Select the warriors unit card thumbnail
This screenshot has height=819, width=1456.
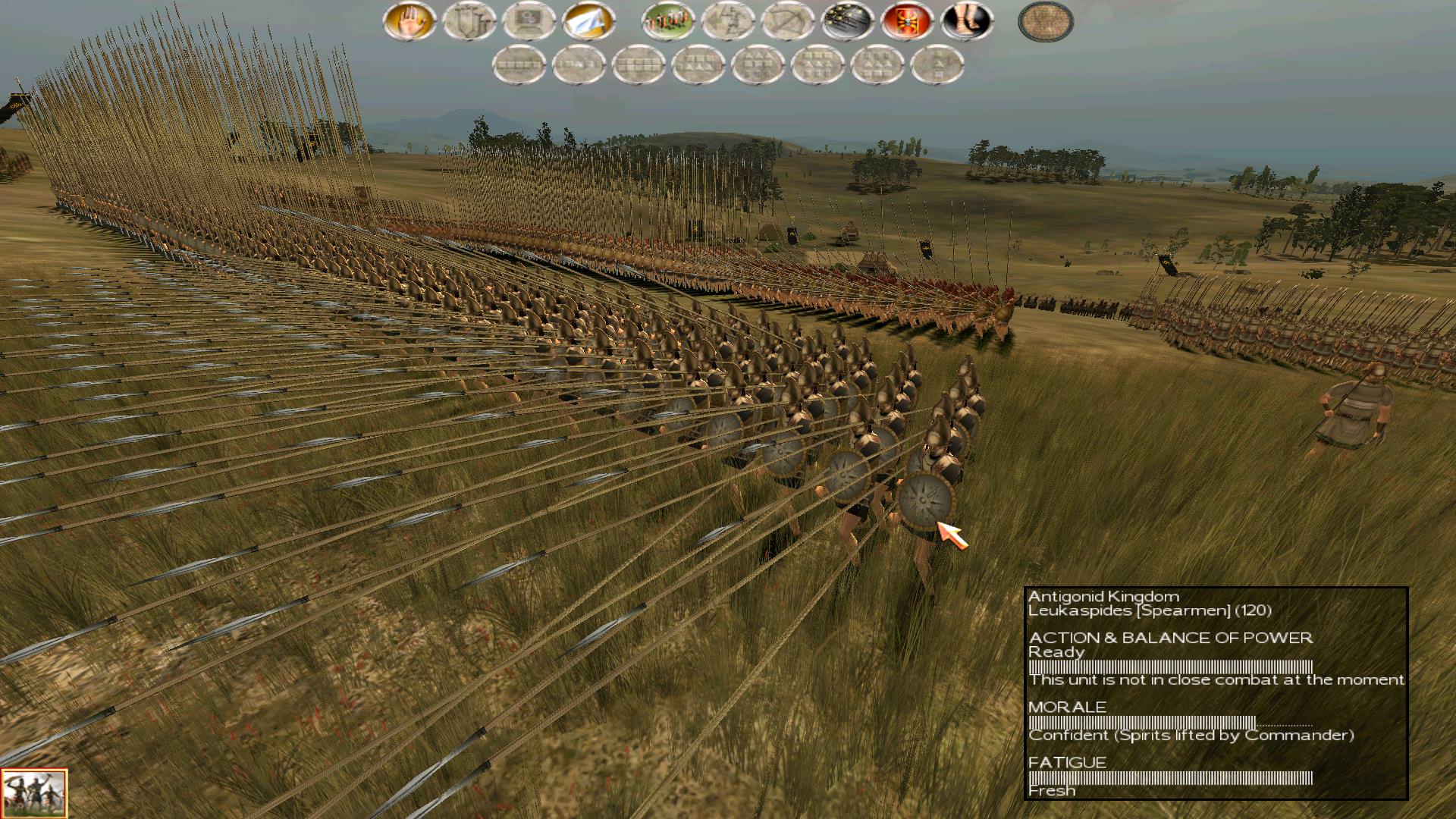tap(34, 793)
